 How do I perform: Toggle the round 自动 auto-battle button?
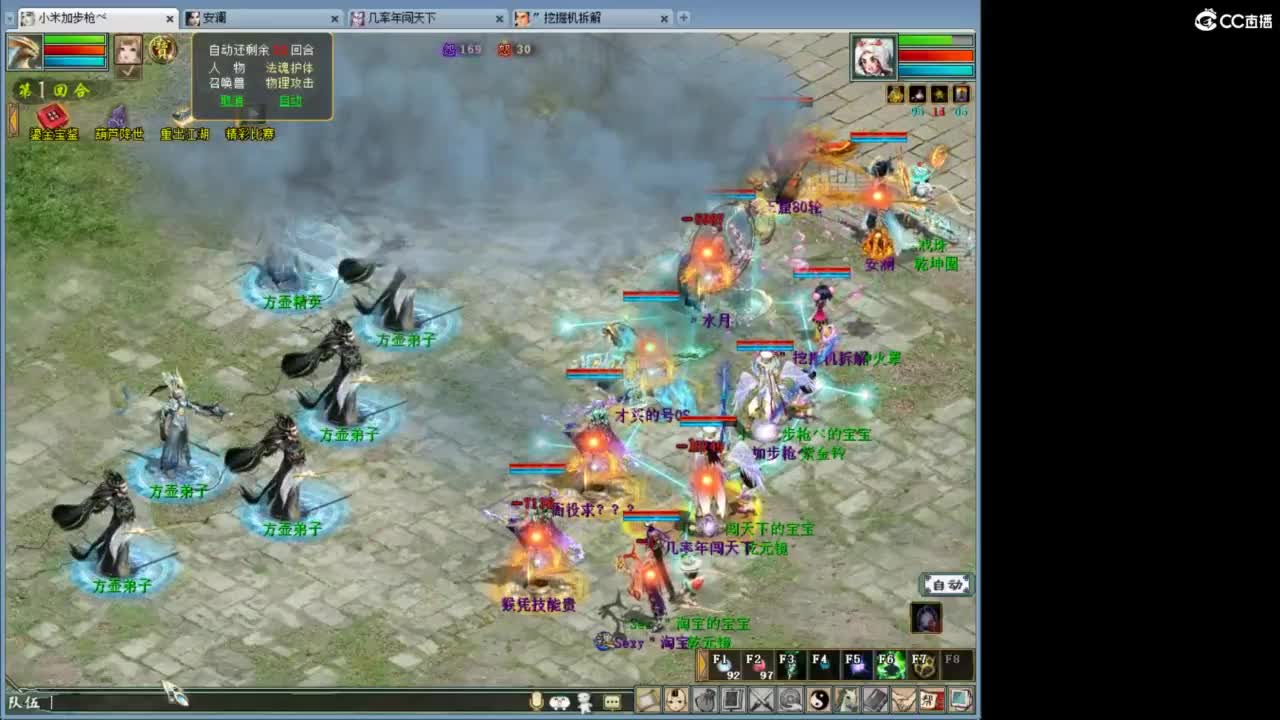944,584
